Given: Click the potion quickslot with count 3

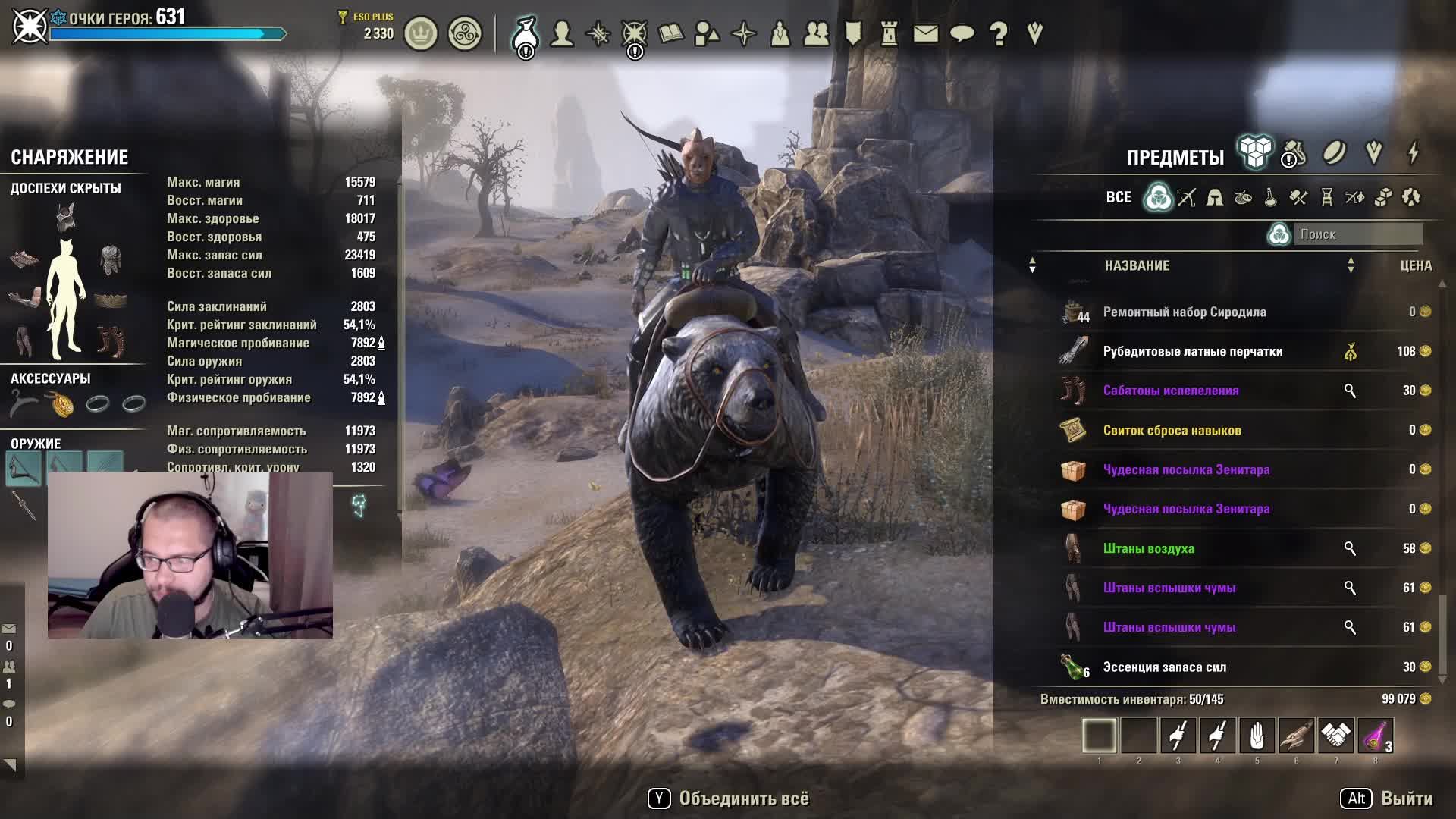Looking at the screenshot, I should click(x=1375, y=736).
